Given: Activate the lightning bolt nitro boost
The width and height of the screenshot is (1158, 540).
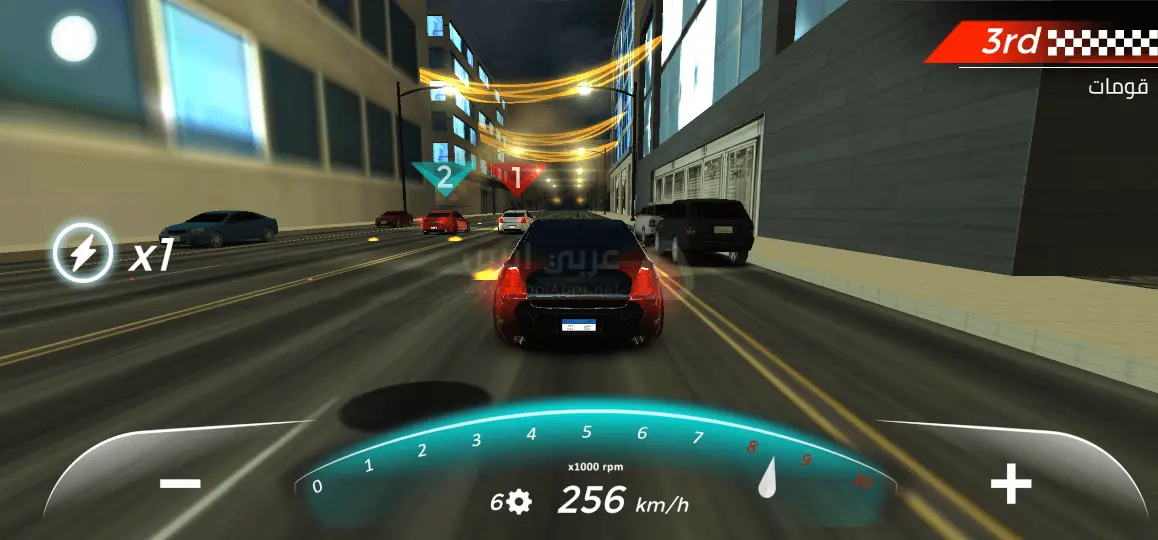Looking at the screenshot, I should point(82,252).
